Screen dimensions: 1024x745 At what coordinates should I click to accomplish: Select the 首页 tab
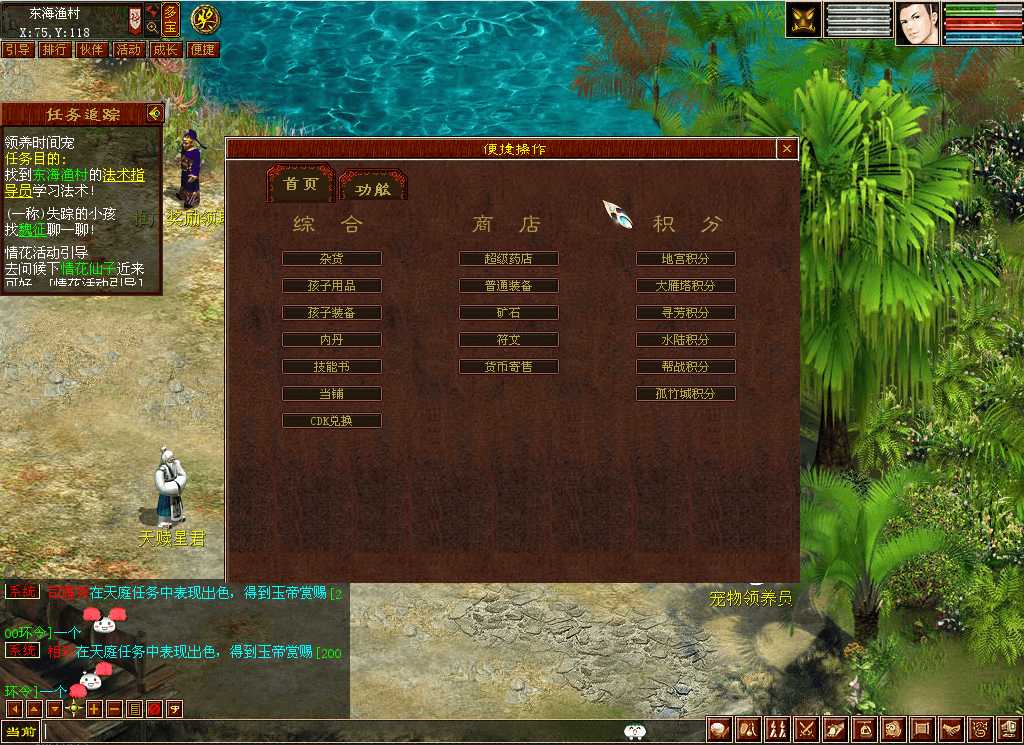[x=301, y=184]
